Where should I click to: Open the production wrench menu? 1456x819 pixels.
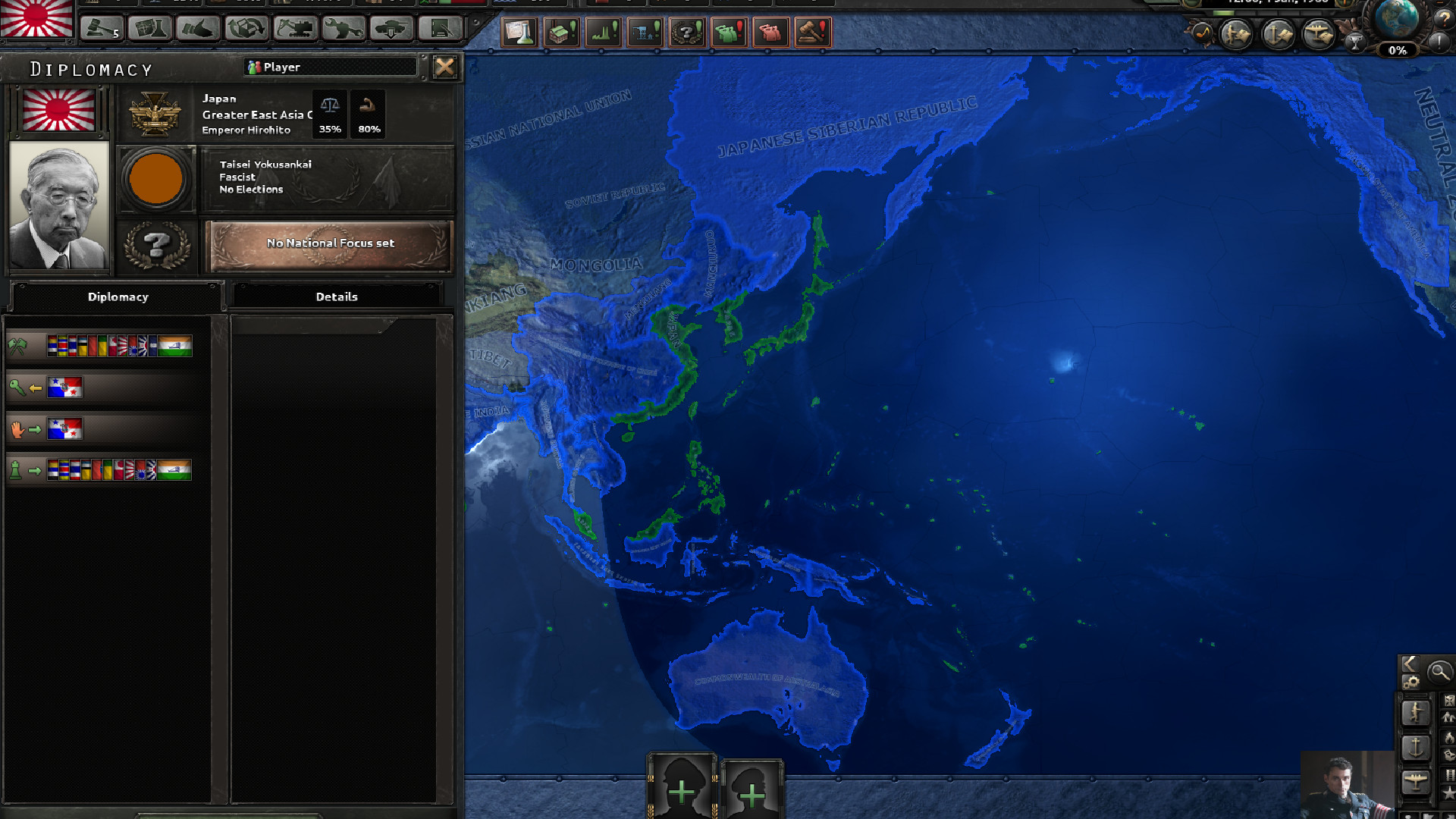pos(344,29)
